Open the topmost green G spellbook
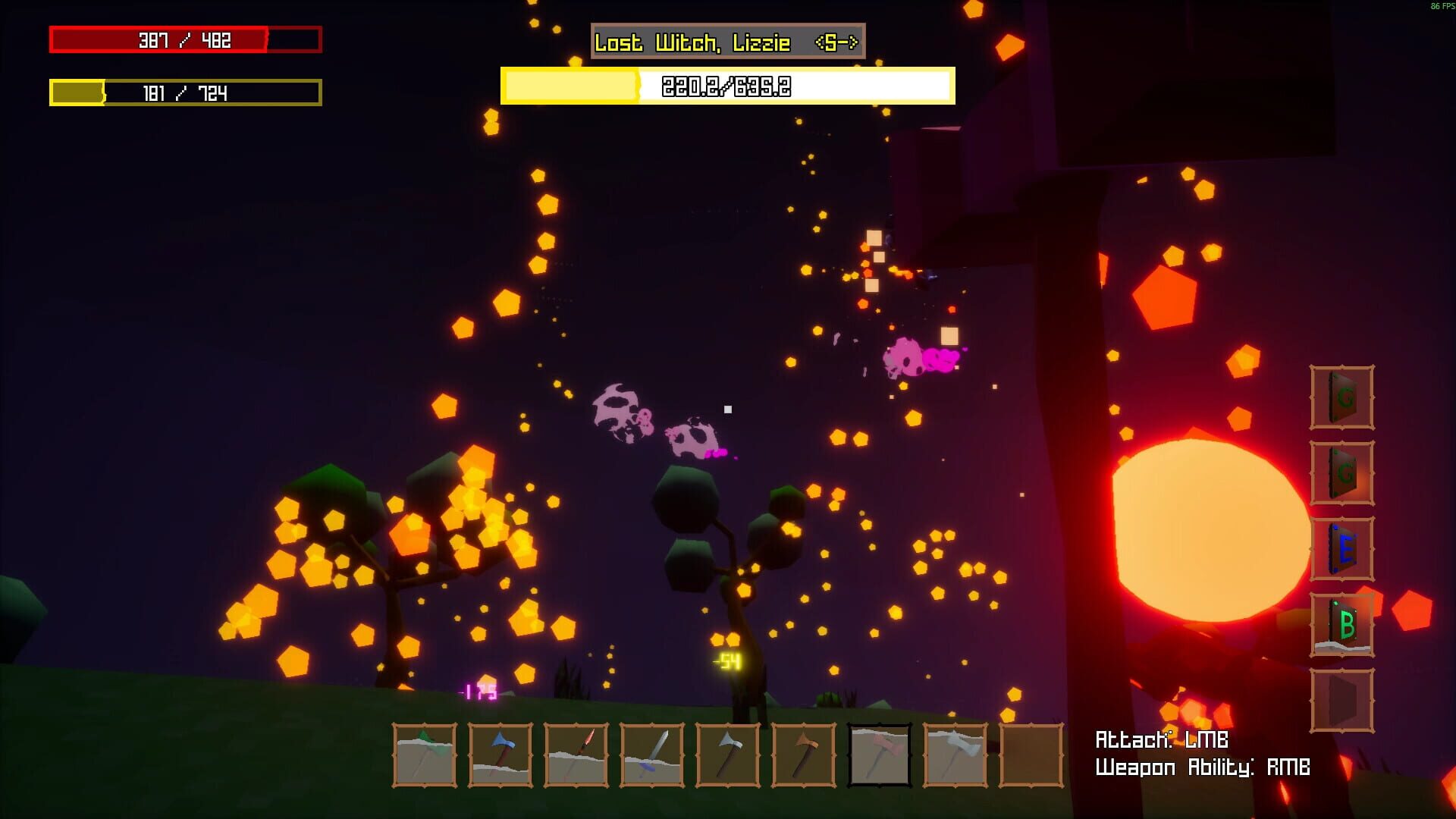 click(x=1341, y=398)
